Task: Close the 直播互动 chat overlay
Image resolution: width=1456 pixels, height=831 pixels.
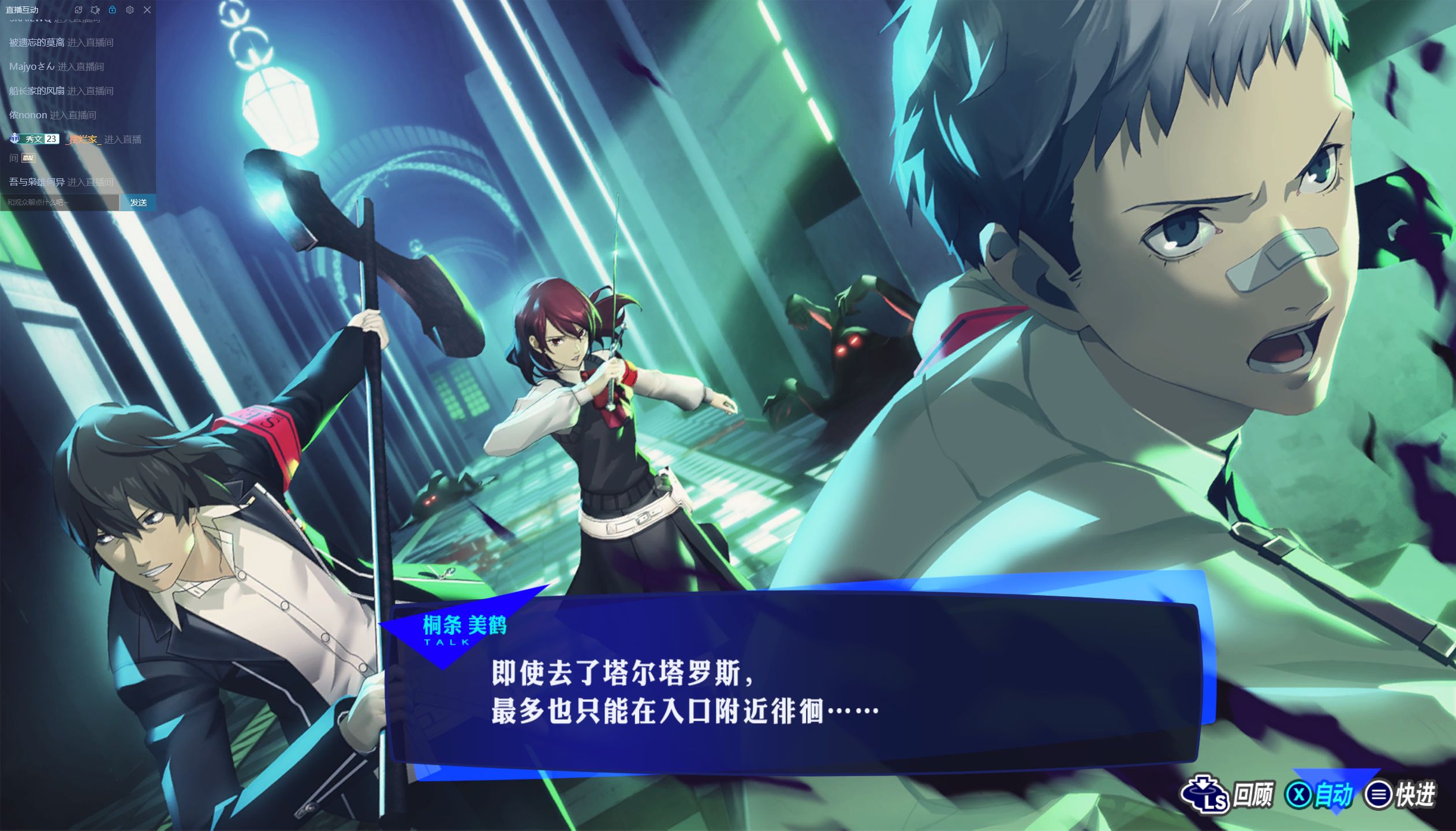Action: click(x=147, y=10)
